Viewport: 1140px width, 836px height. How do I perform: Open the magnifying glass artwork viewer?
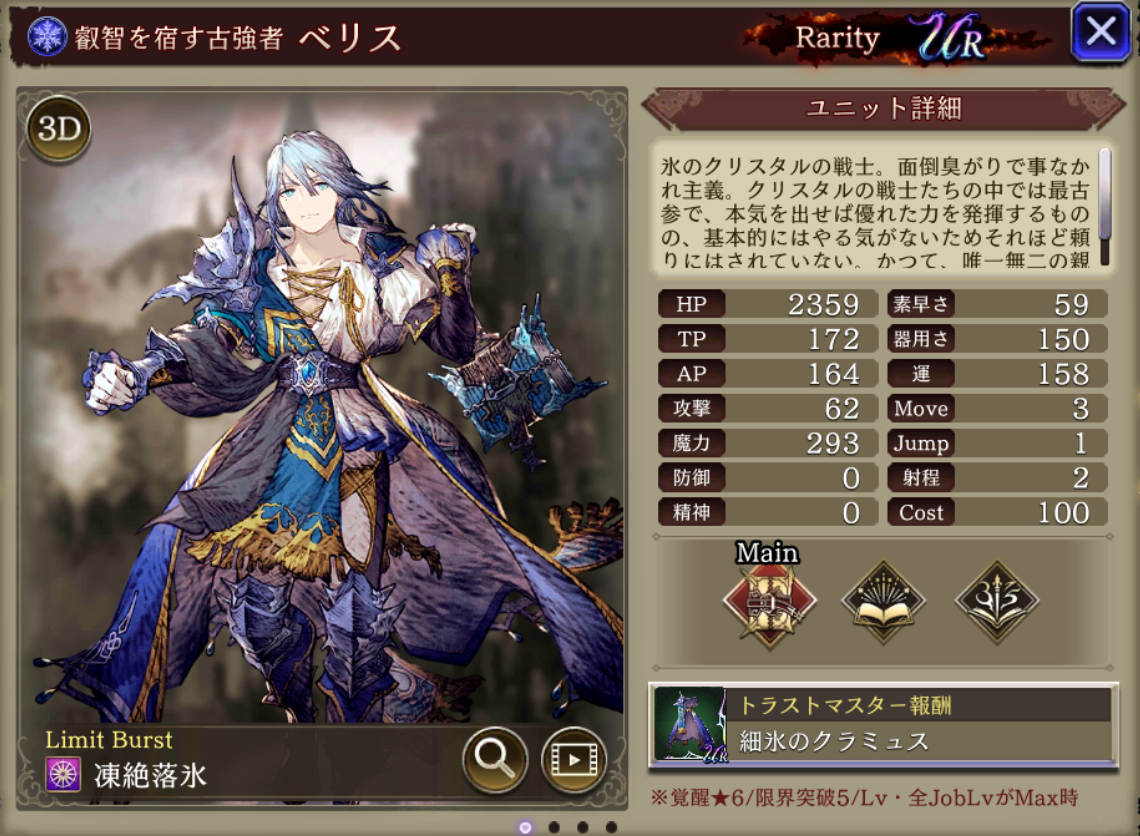point(495,760)
